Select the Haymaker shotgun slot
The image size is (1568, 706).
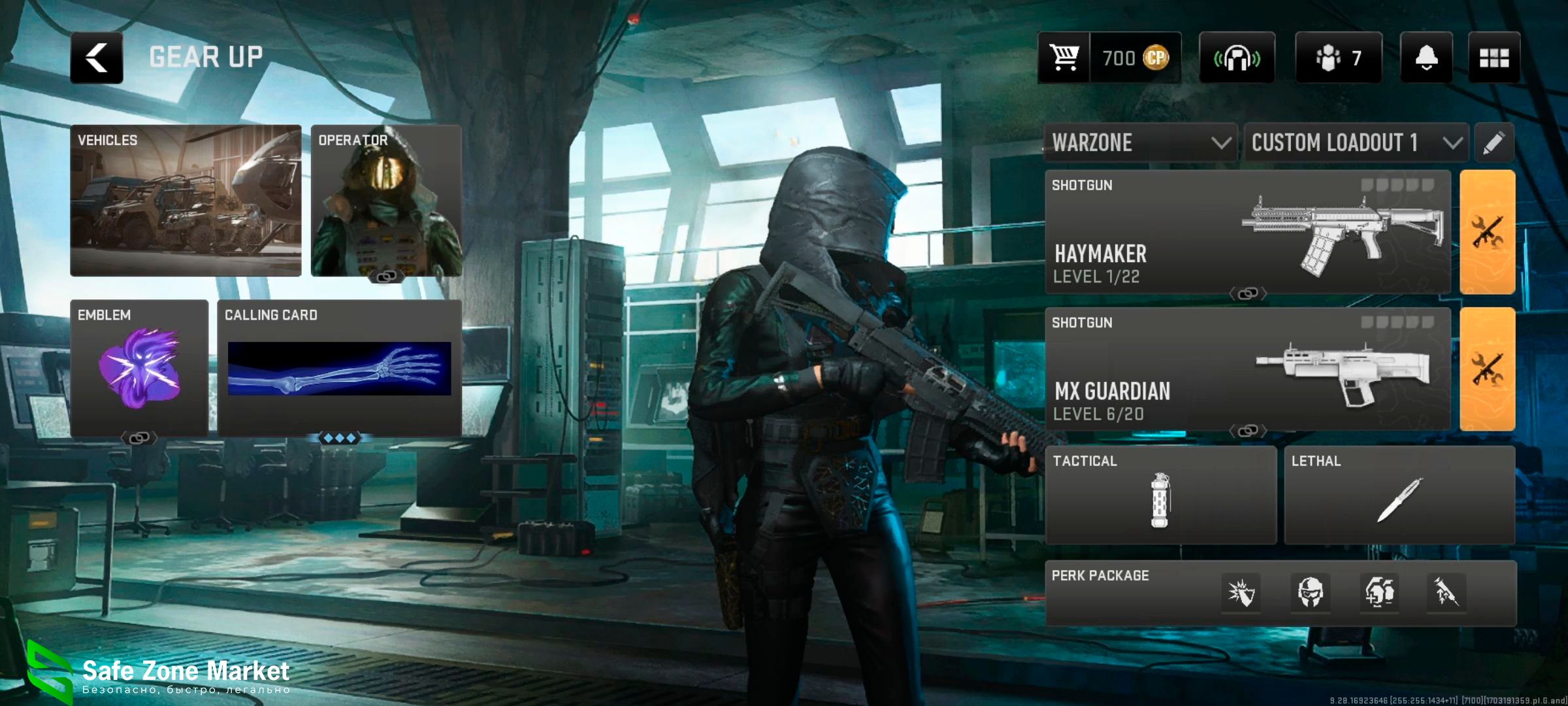1248,232
